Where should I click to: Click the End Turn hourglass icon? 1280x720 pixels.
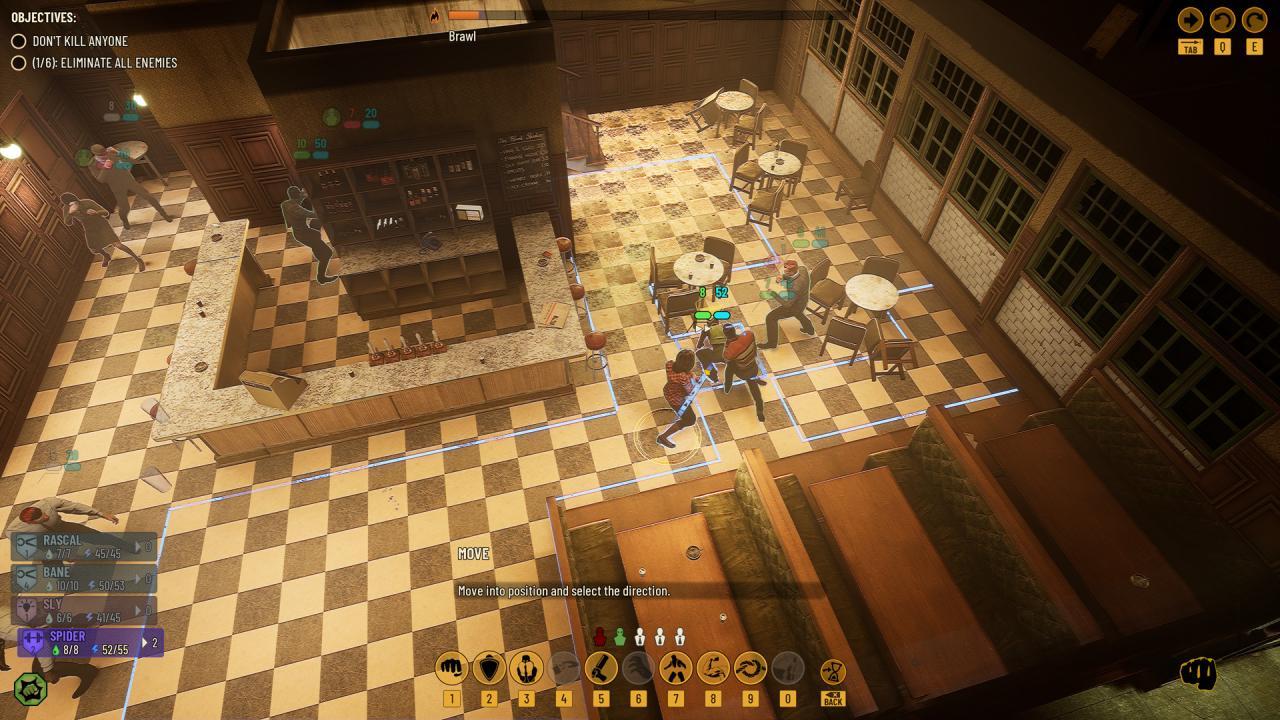point(833,668)
